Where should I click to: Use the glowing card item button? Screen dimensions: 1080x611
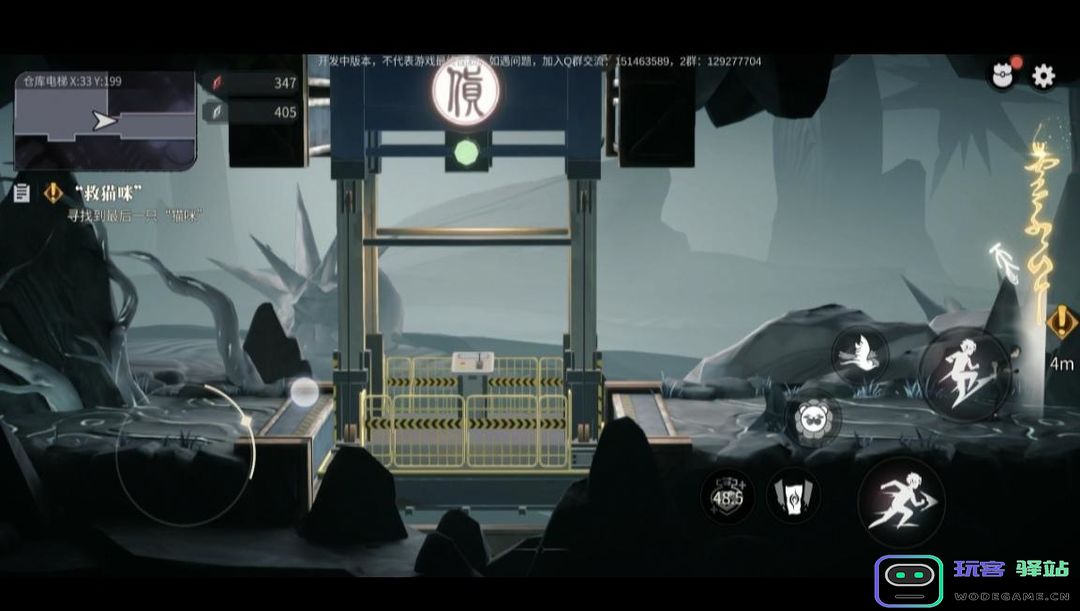coord(793,495)
